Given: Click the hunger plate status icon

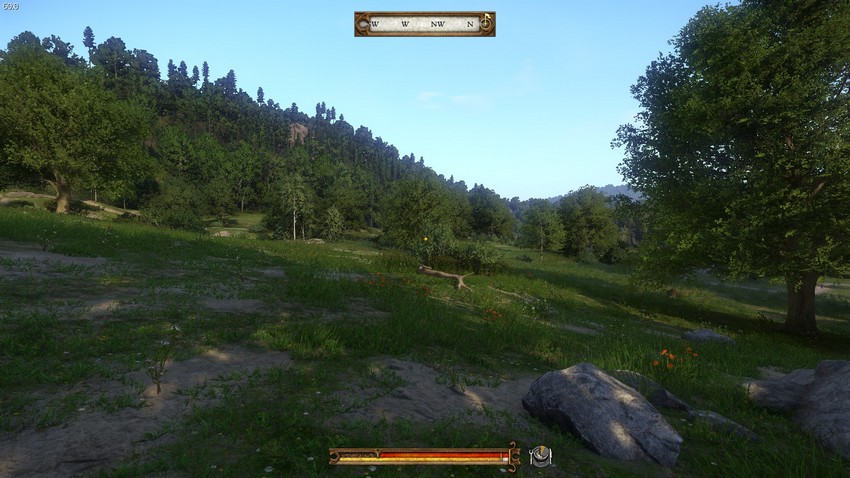Looking at the screenshot, I should [540, 456].
